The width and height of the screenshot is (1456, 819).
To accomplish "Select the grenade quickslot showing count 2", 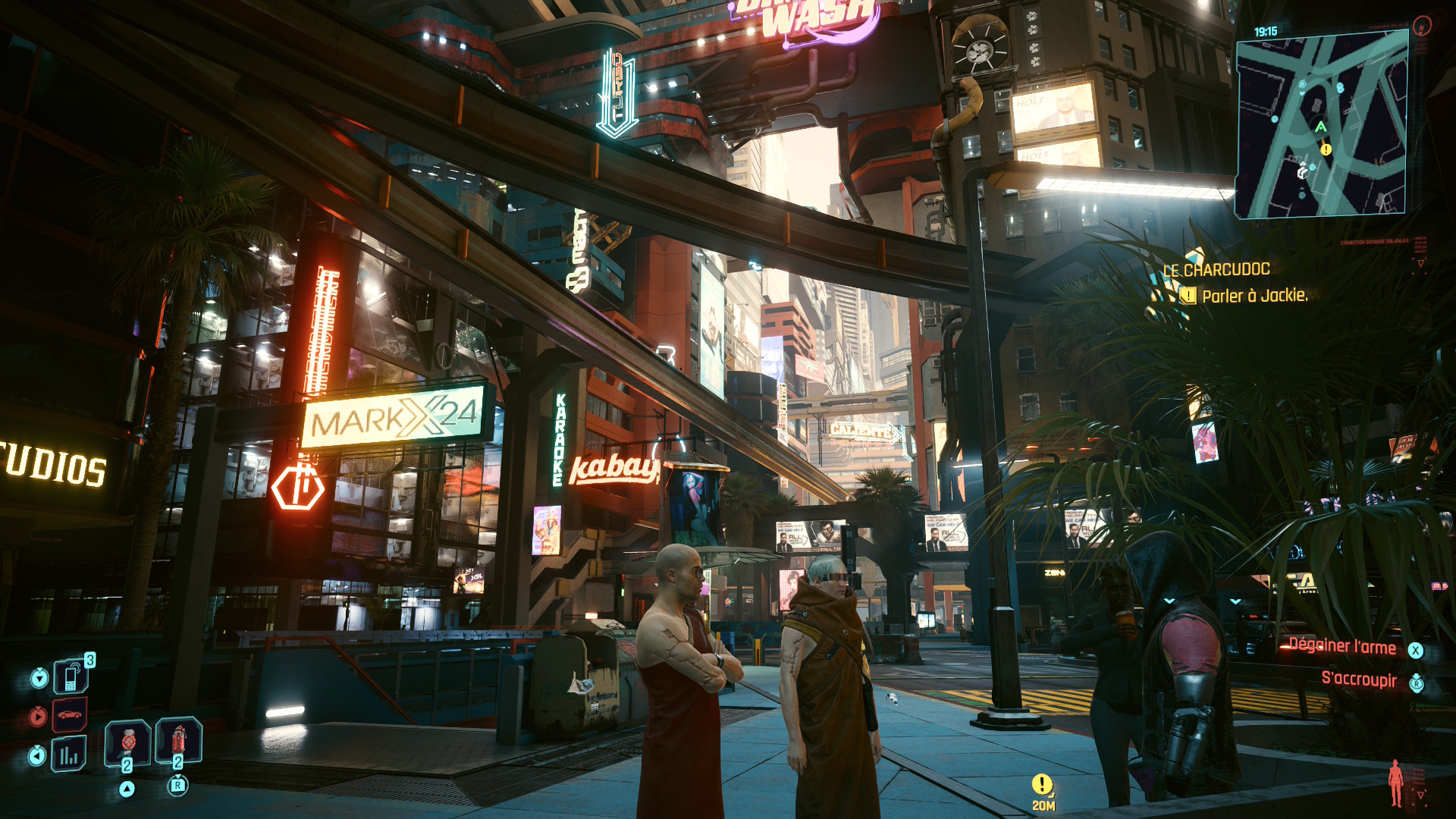I will coord(127,742).
